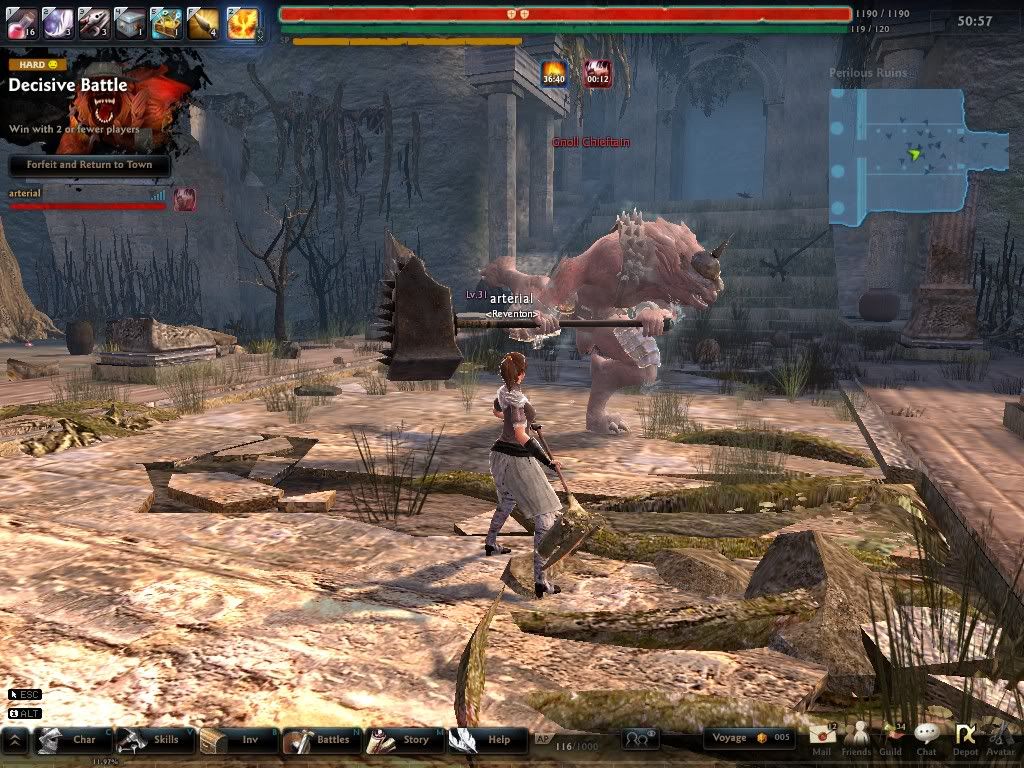Select the metal storage box item slot

coord(130,22)
